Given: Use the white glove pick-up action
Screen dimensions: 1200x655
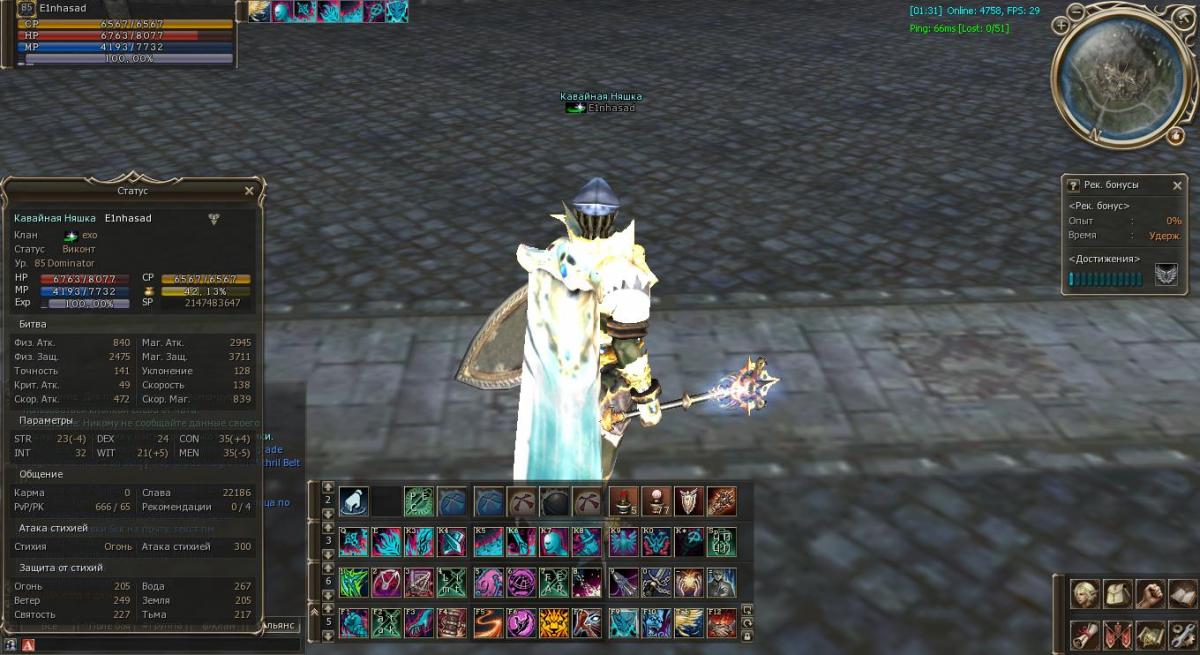Looking at the screenshot, I should click(x=353, y=501).
